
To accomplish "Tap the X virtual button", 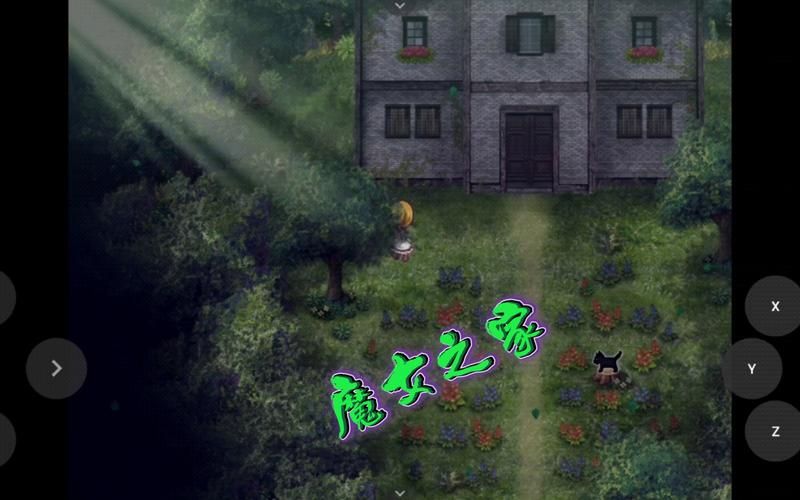I will coord(774,307).
